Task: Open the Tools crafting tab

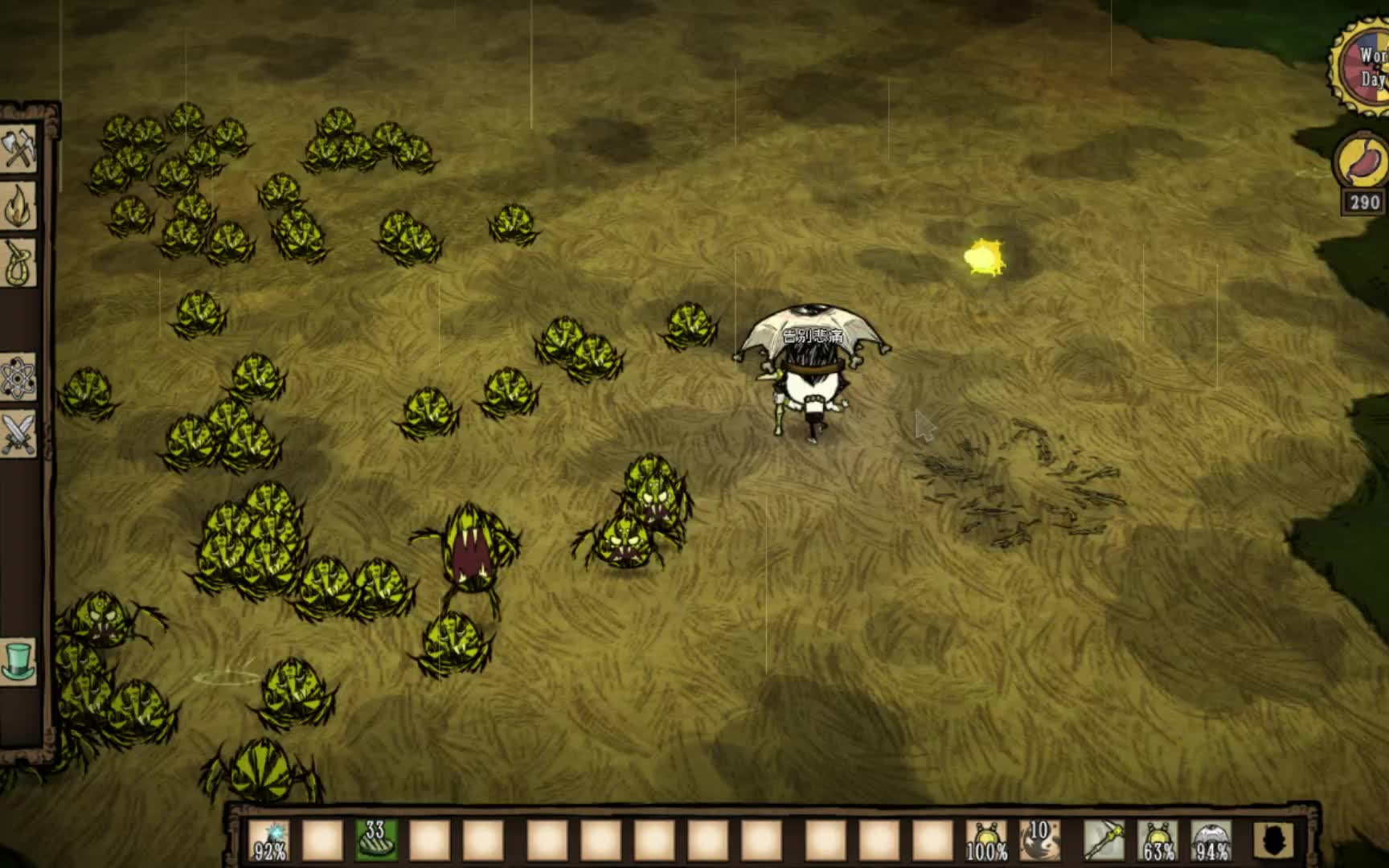Action: click(19, 149)
